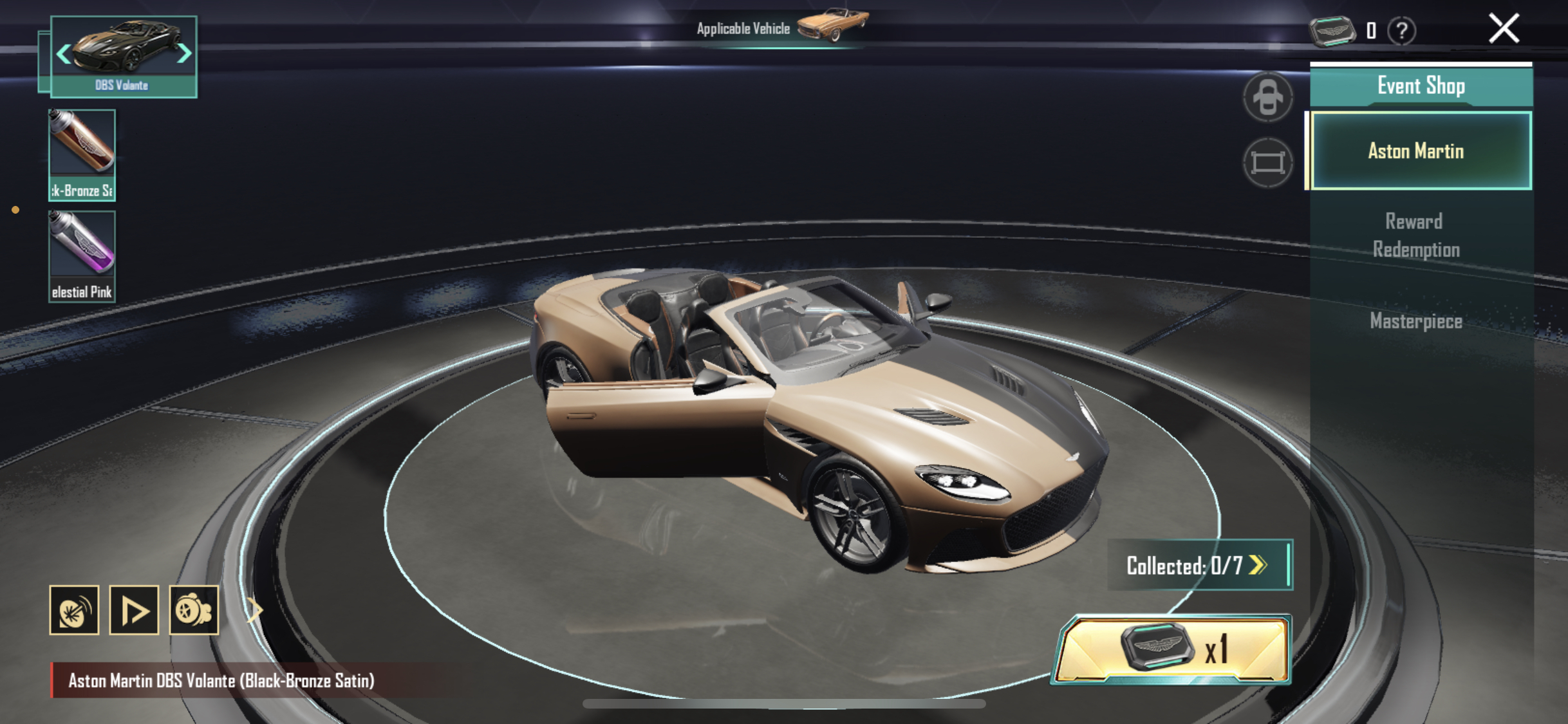Play the vehicle preview animation

tap(134, 610)
